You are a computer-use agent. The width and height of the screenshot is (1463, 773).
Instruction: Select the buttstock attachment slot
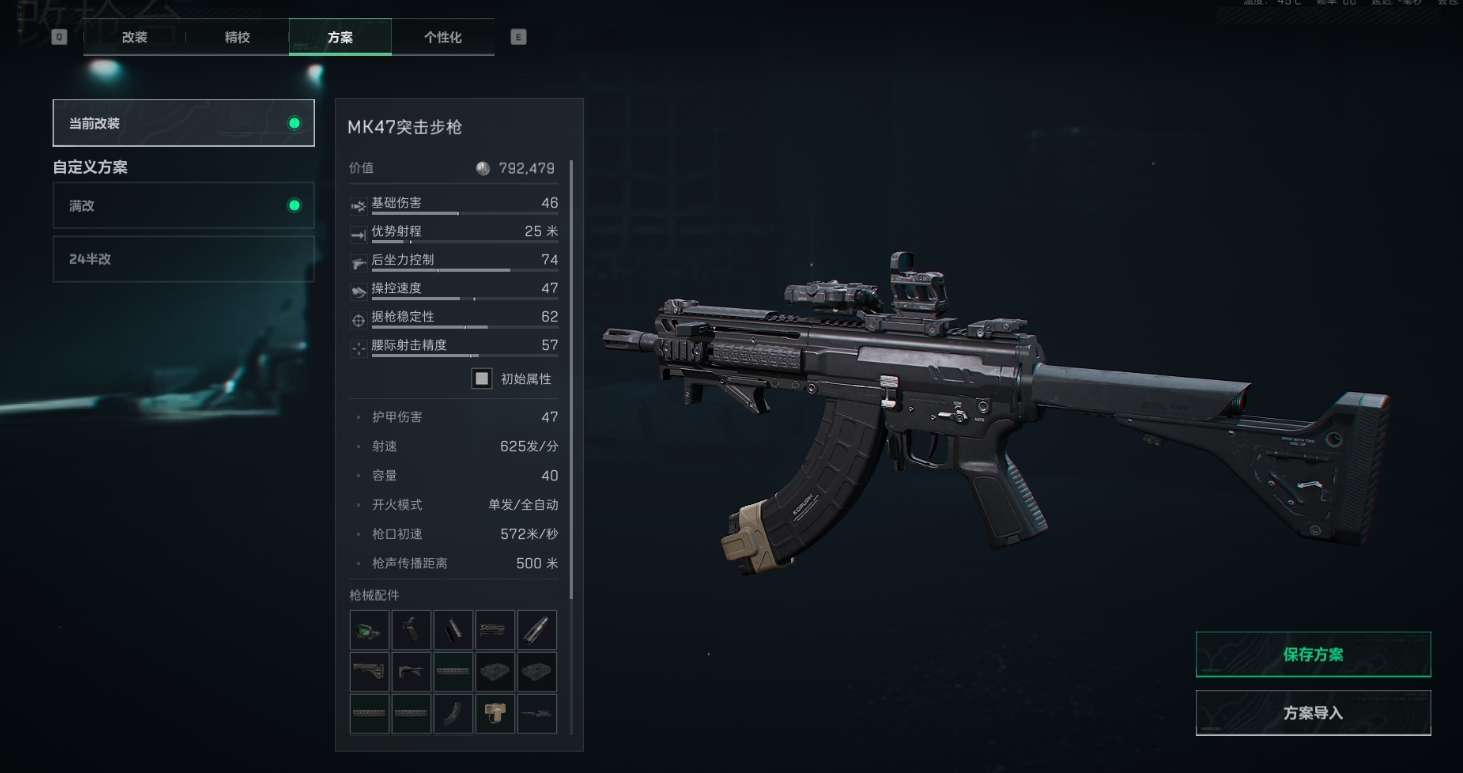(369, 672)
